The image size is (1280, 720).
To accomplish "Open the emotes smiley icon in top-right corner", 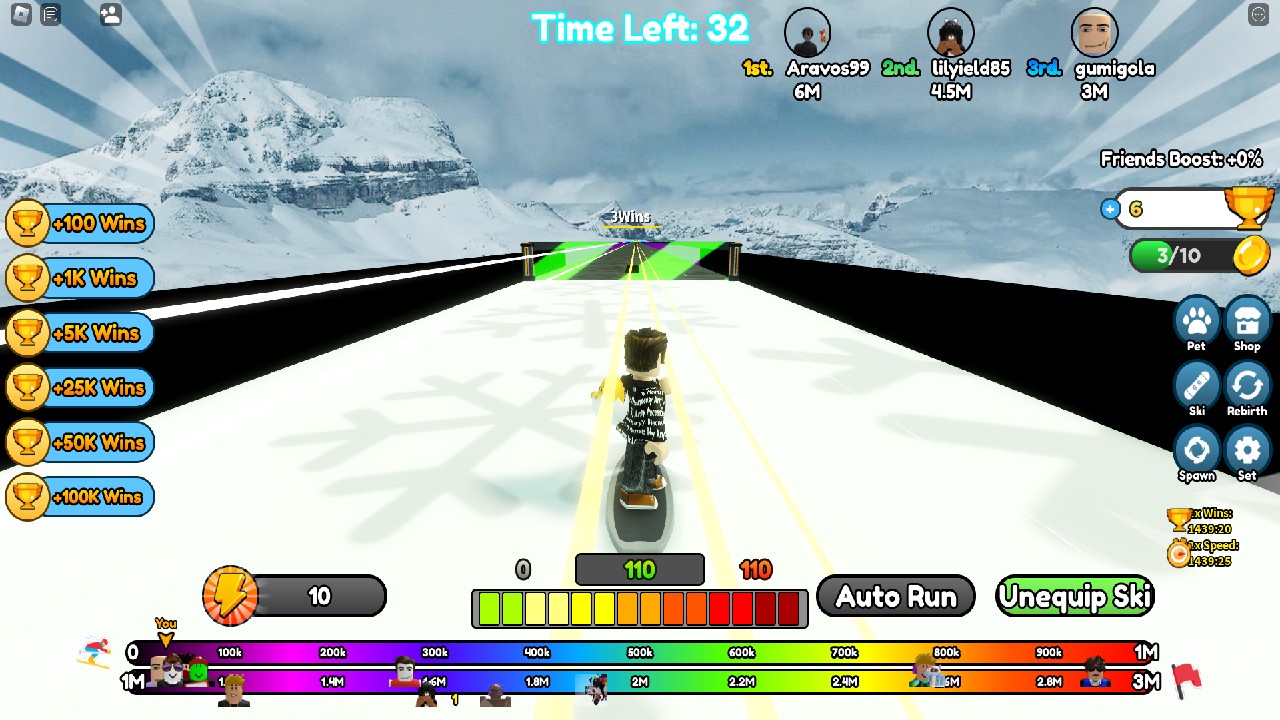I will coord(1258,15).
